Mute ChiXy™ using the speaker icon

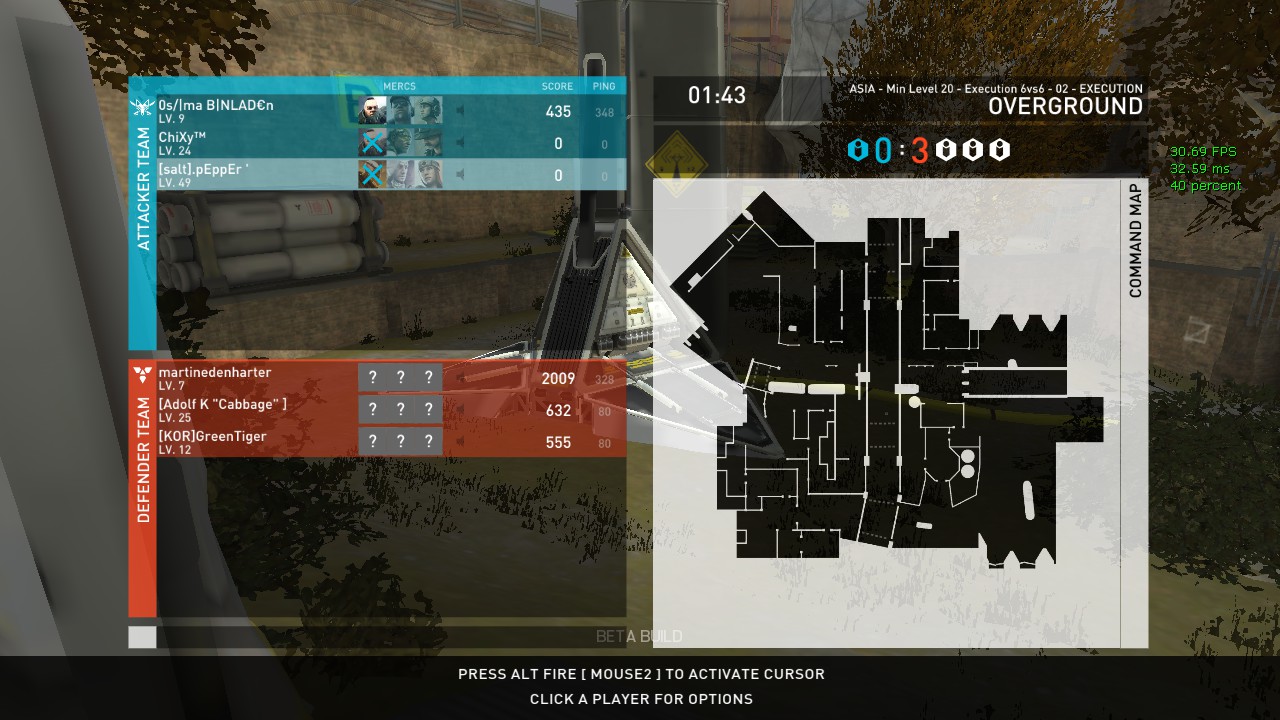pos(460,143)
